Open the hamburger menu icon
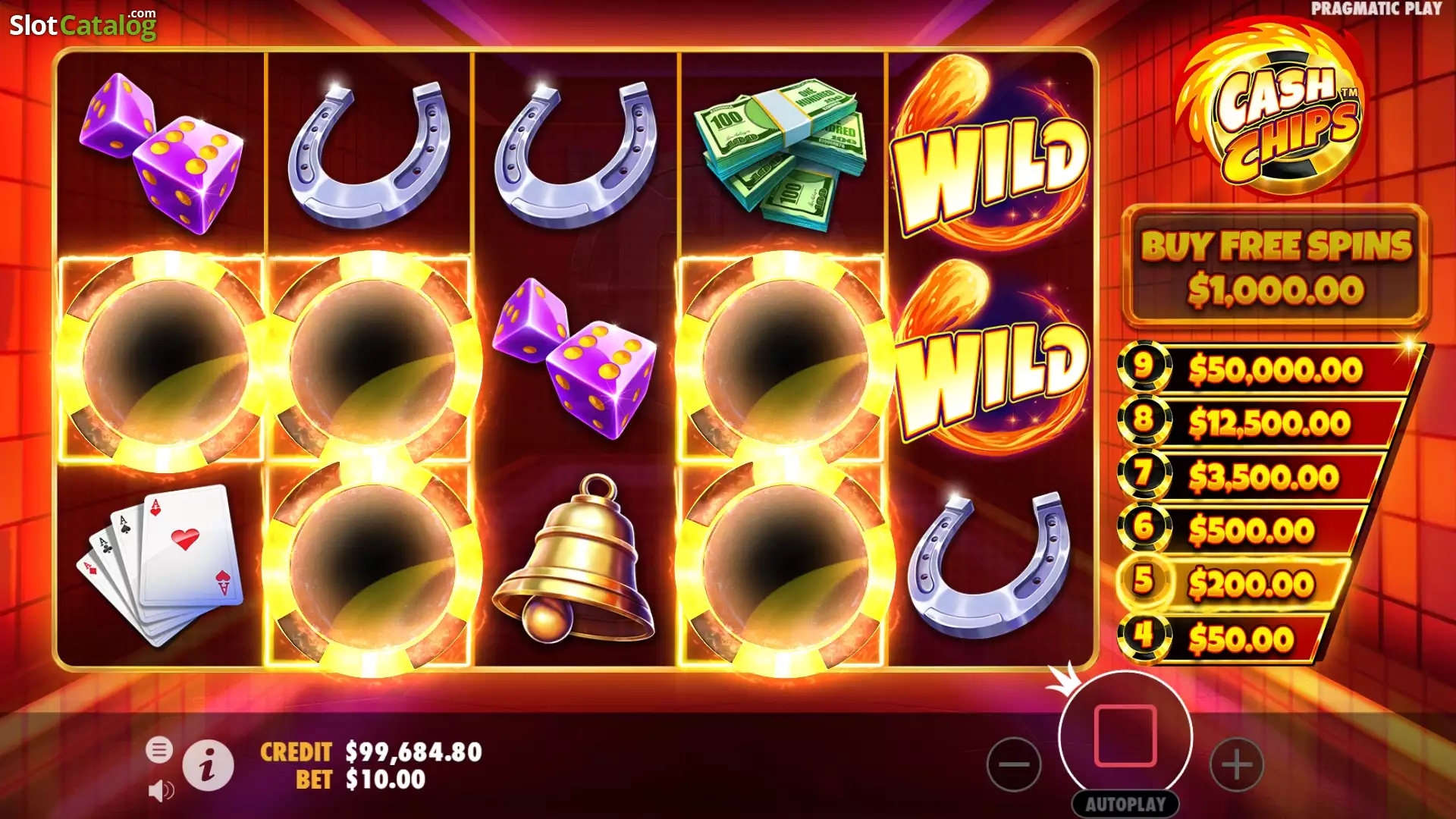 click(x=160, y=752)
